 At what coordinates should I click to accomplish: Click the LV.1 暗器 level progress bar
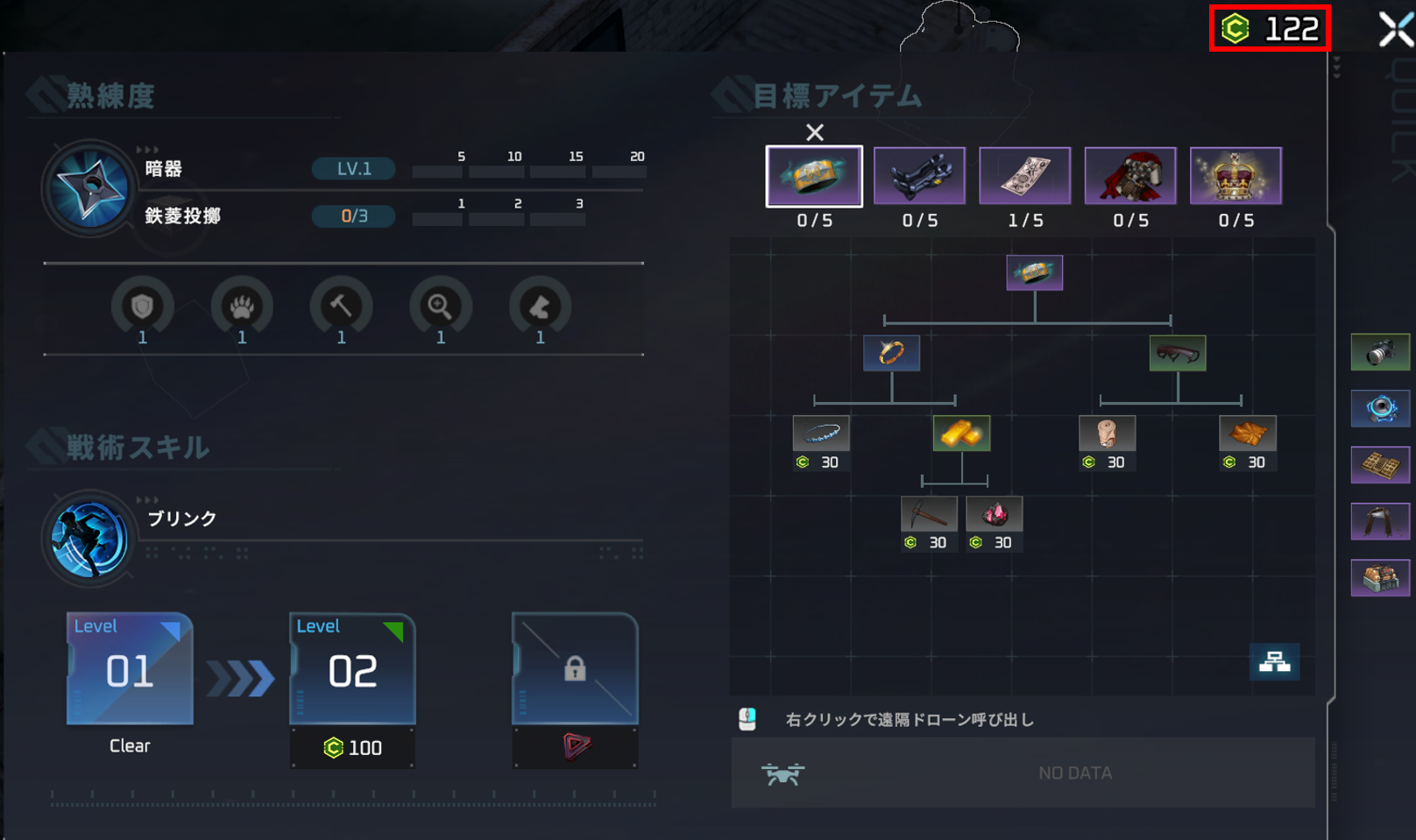click(352, 169)
